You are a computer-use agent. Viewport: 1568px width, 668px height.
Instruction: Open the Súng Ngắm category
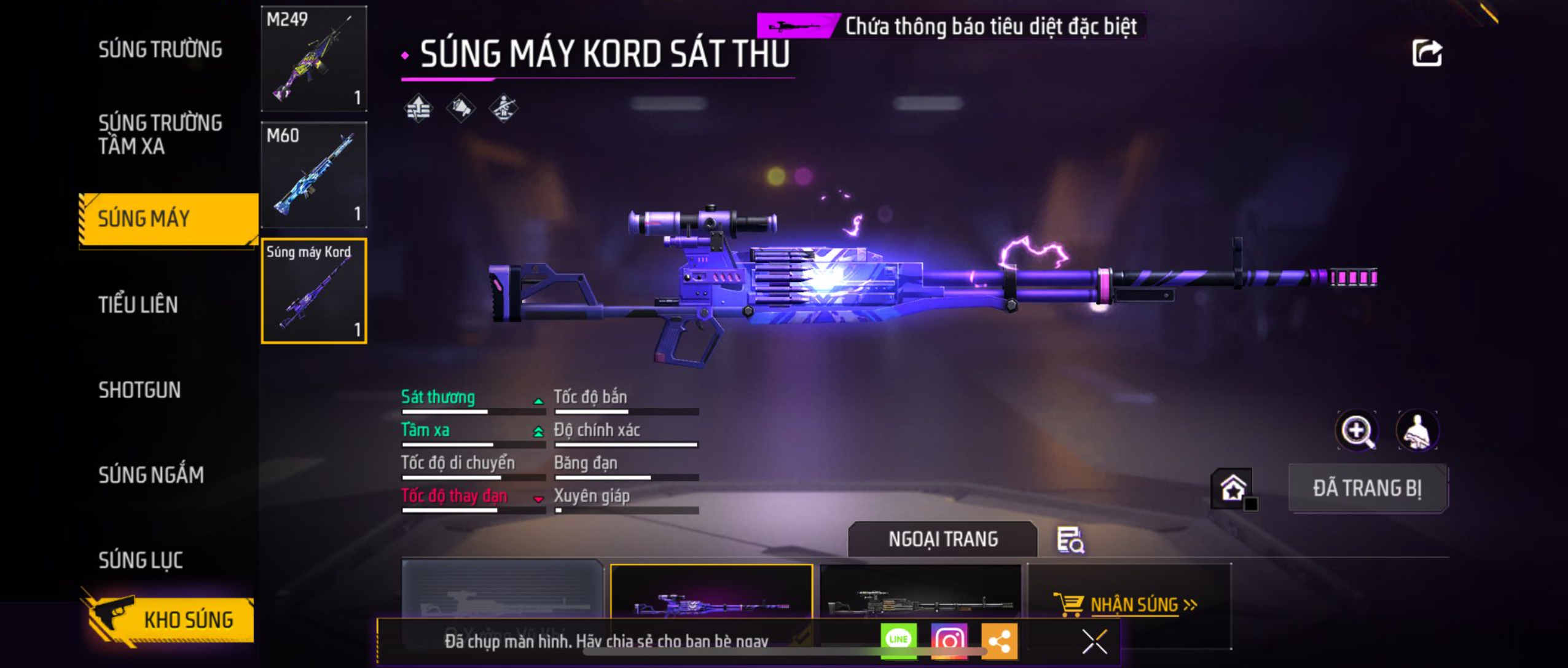pyautogui.click(x=151, y=475)
